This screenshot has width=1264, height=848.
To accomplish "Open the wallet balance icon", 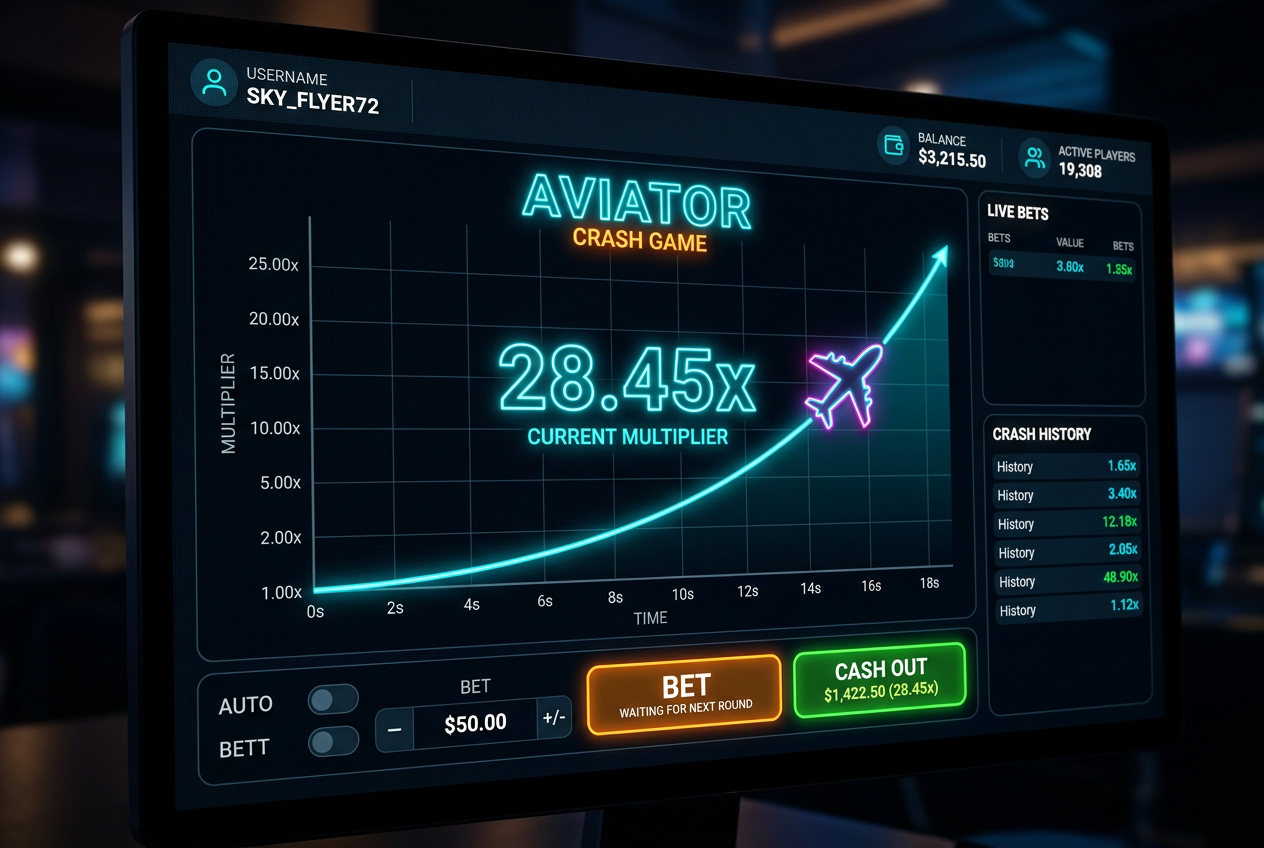I will [894, 144].
